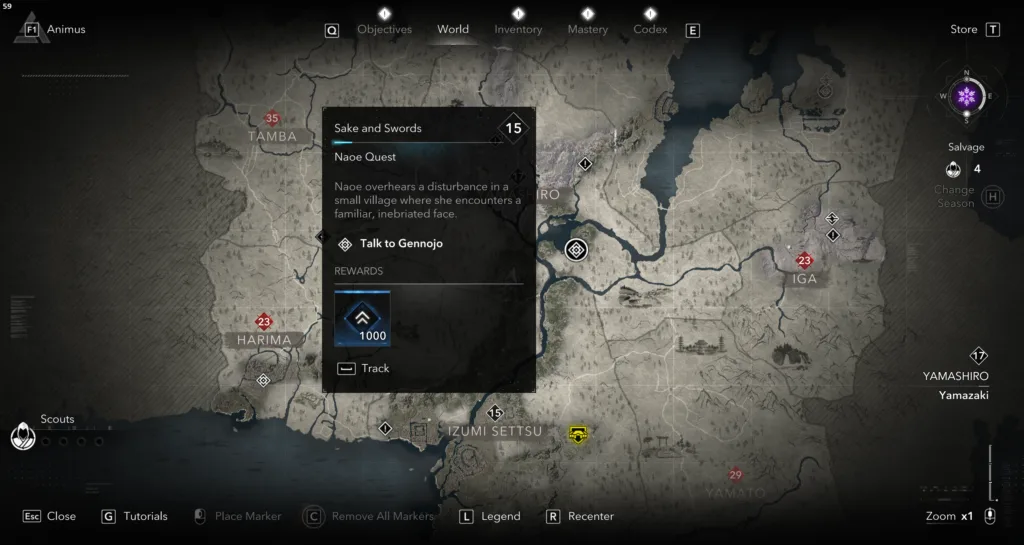Viewport: 1024px width, 545px height.
Task: Select the Harima level 23 marker
Action: pyautogui.click(x=264, y=322)
